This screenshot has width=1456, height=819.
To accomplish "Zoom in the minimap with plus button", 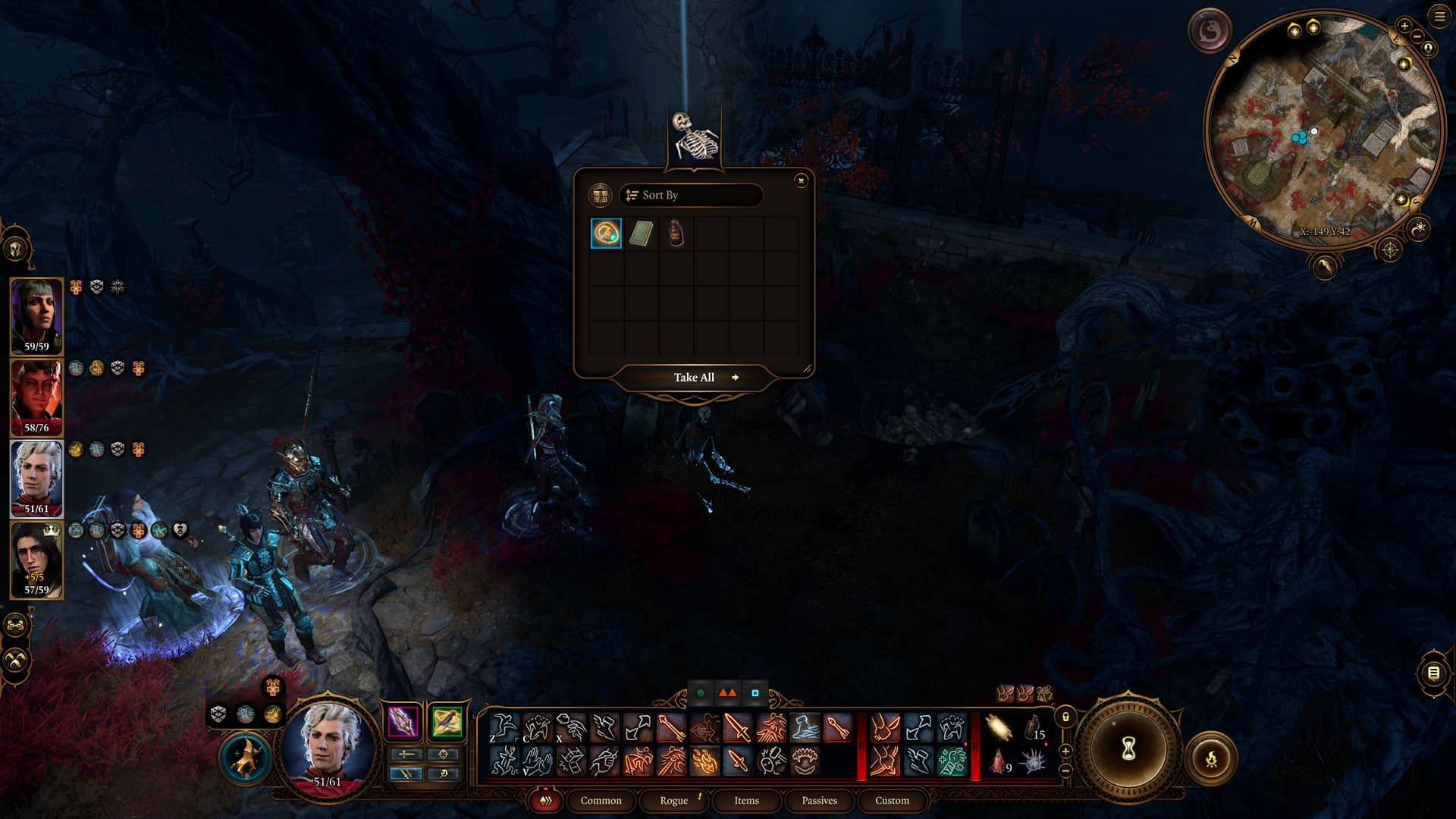I will (x=1404, y=26).
